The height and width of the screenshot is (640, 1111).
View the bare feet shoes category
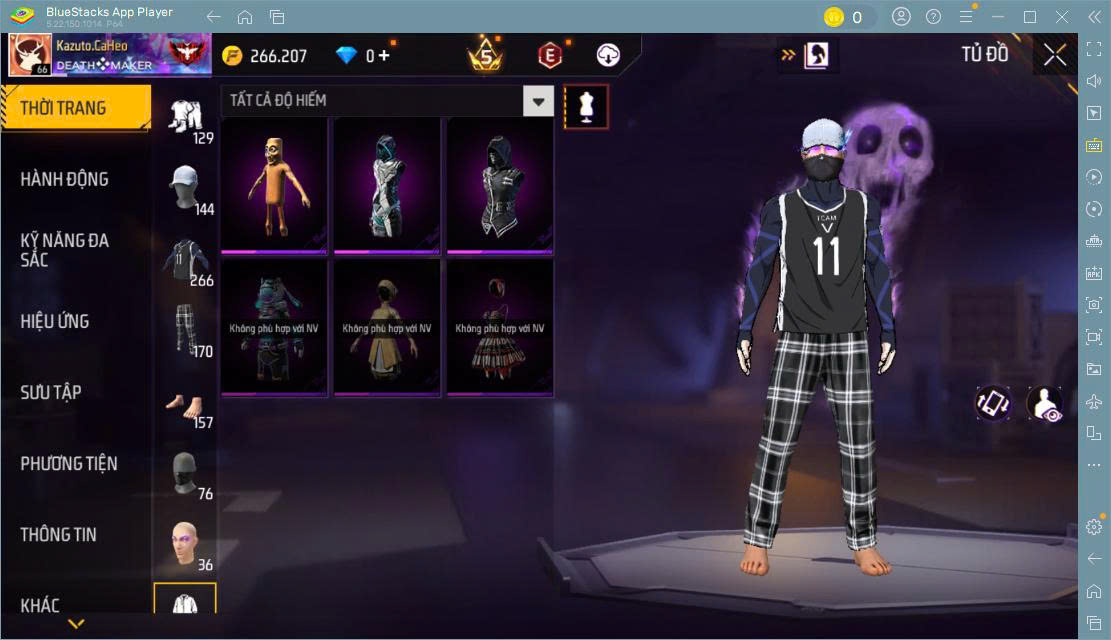point(185,404)
